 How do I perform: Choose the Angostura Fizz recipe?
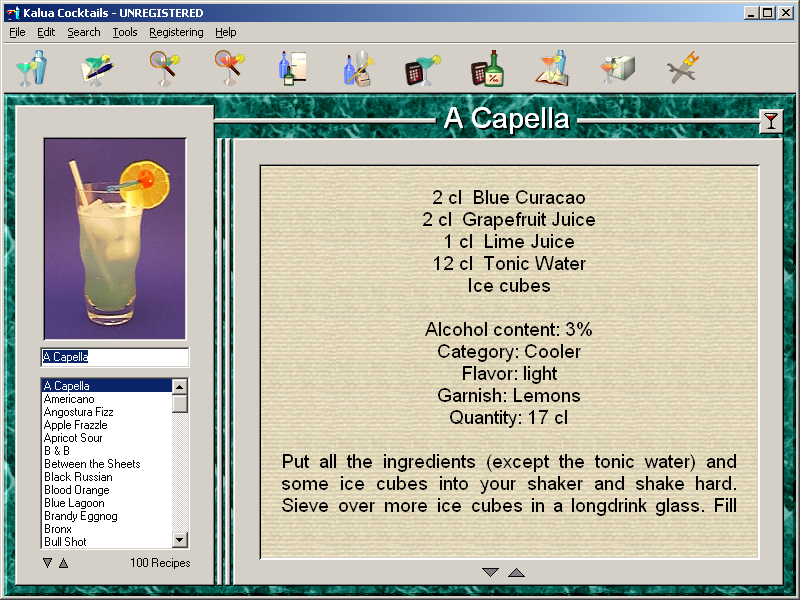[78, 412]
